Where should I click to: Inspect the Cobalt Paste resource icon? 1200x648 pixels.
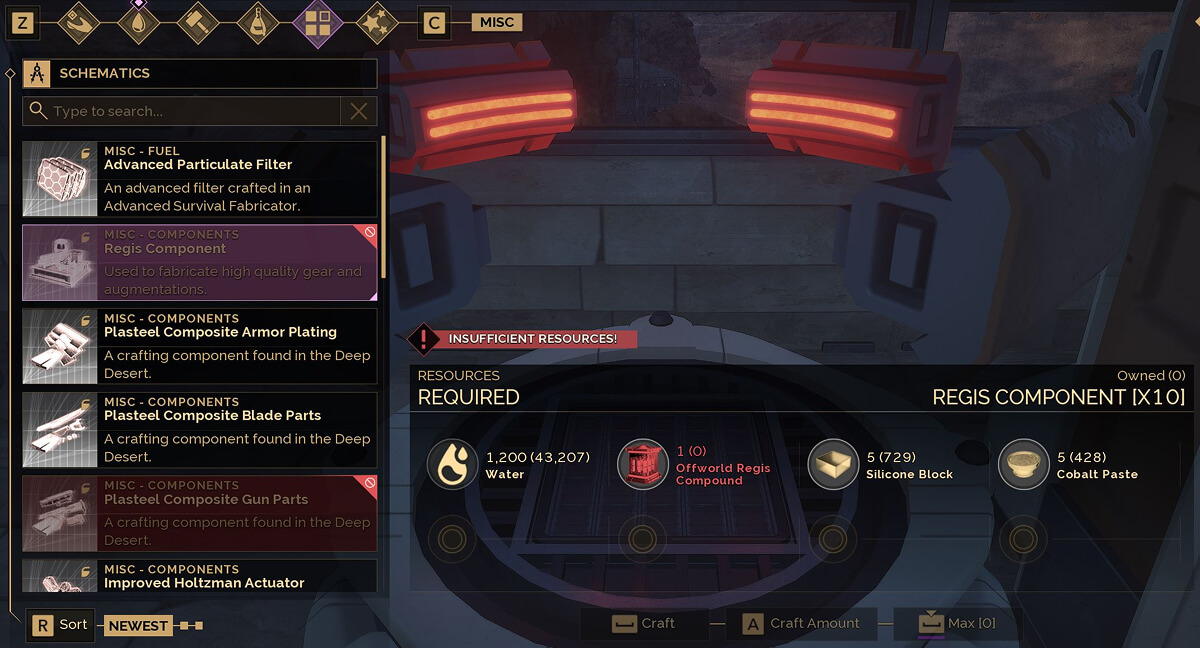[x=1023, y=465]
